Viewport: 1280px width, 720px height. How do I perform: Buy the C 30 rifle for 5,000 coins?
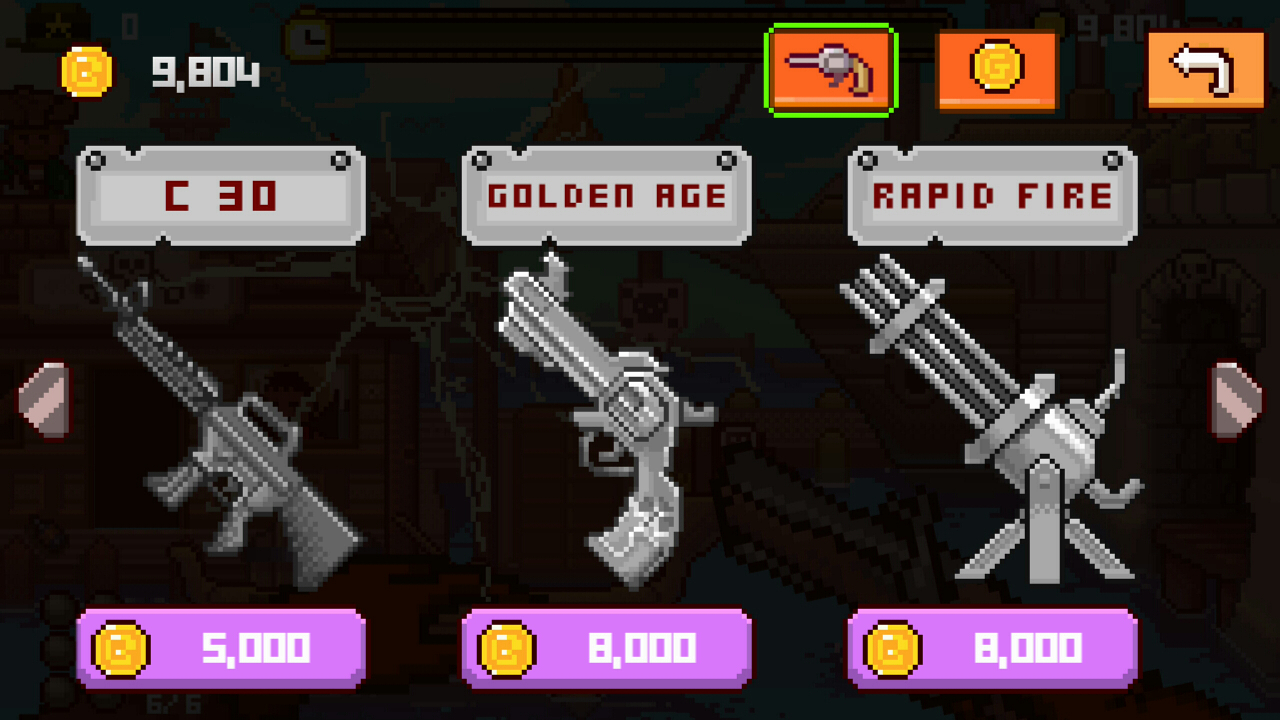(221, 648)
